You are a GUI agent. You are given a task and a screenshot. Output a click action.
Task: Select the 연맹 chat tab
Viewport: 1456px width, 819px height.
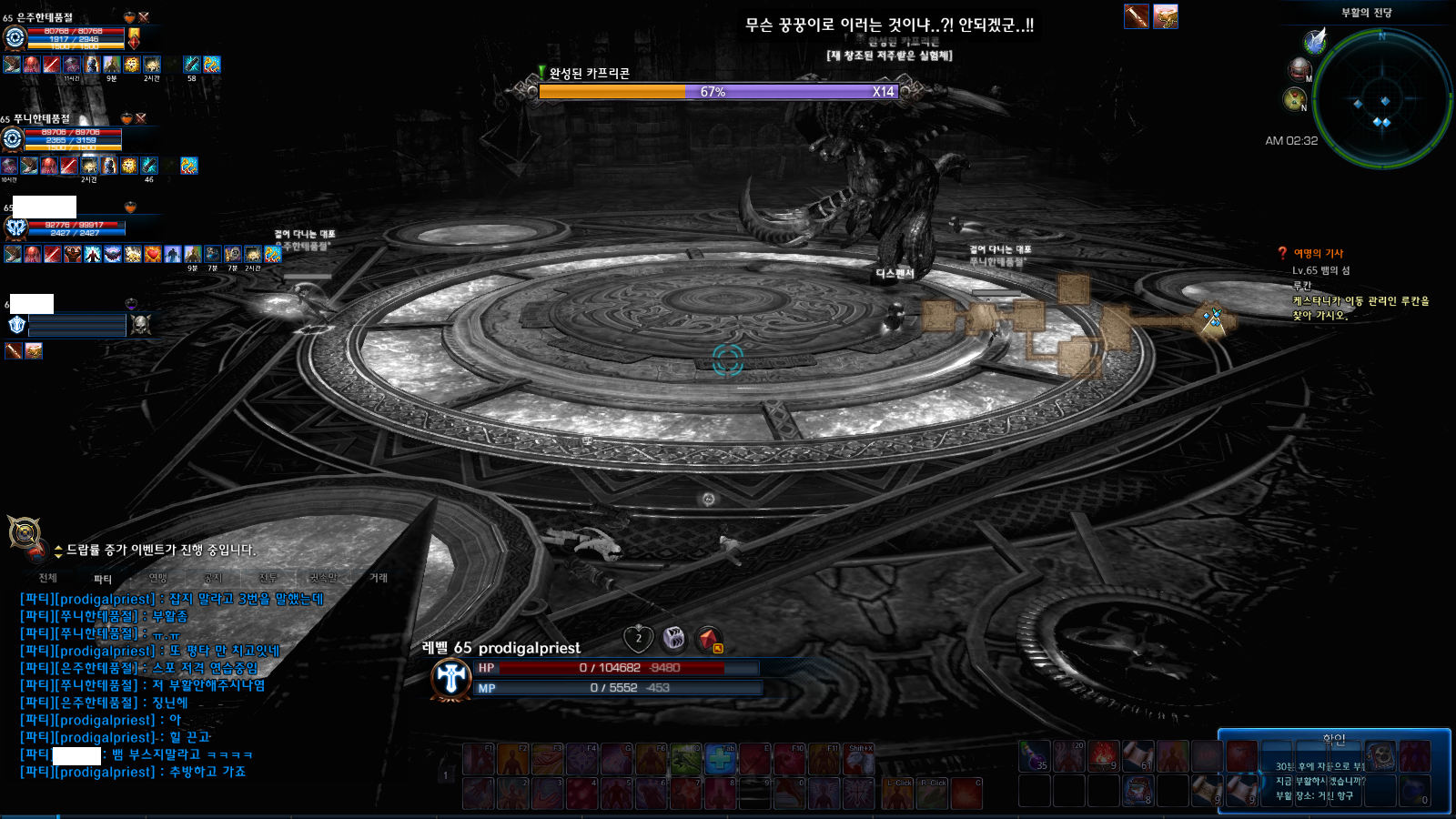(x=158, y=578)
